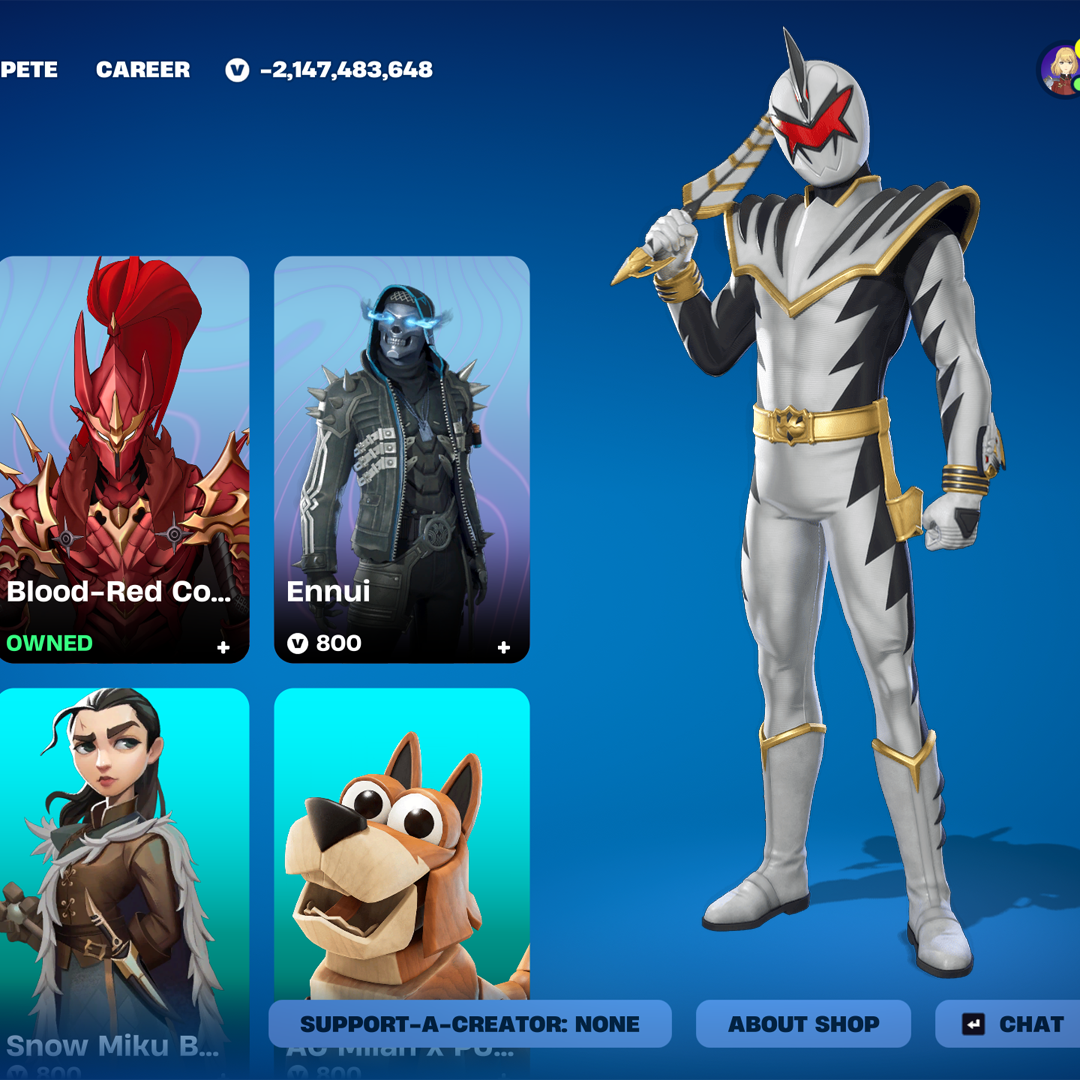
Task: Open the About Shop info
Action: coord(803,1024)
